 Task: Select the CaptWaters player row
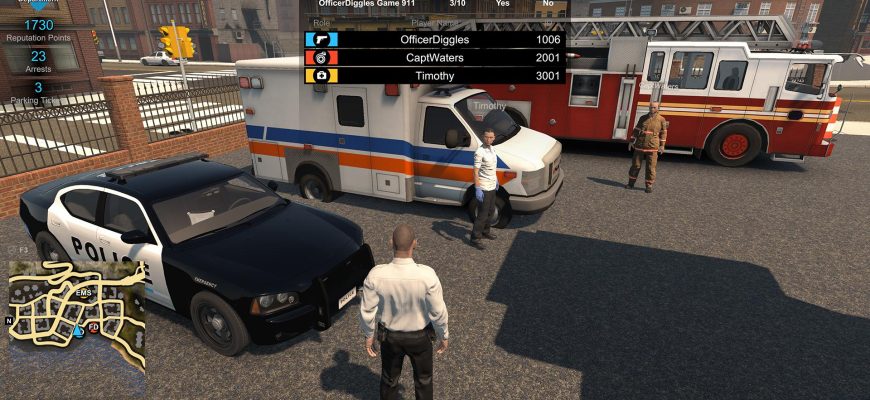click(x=434, y=57)
